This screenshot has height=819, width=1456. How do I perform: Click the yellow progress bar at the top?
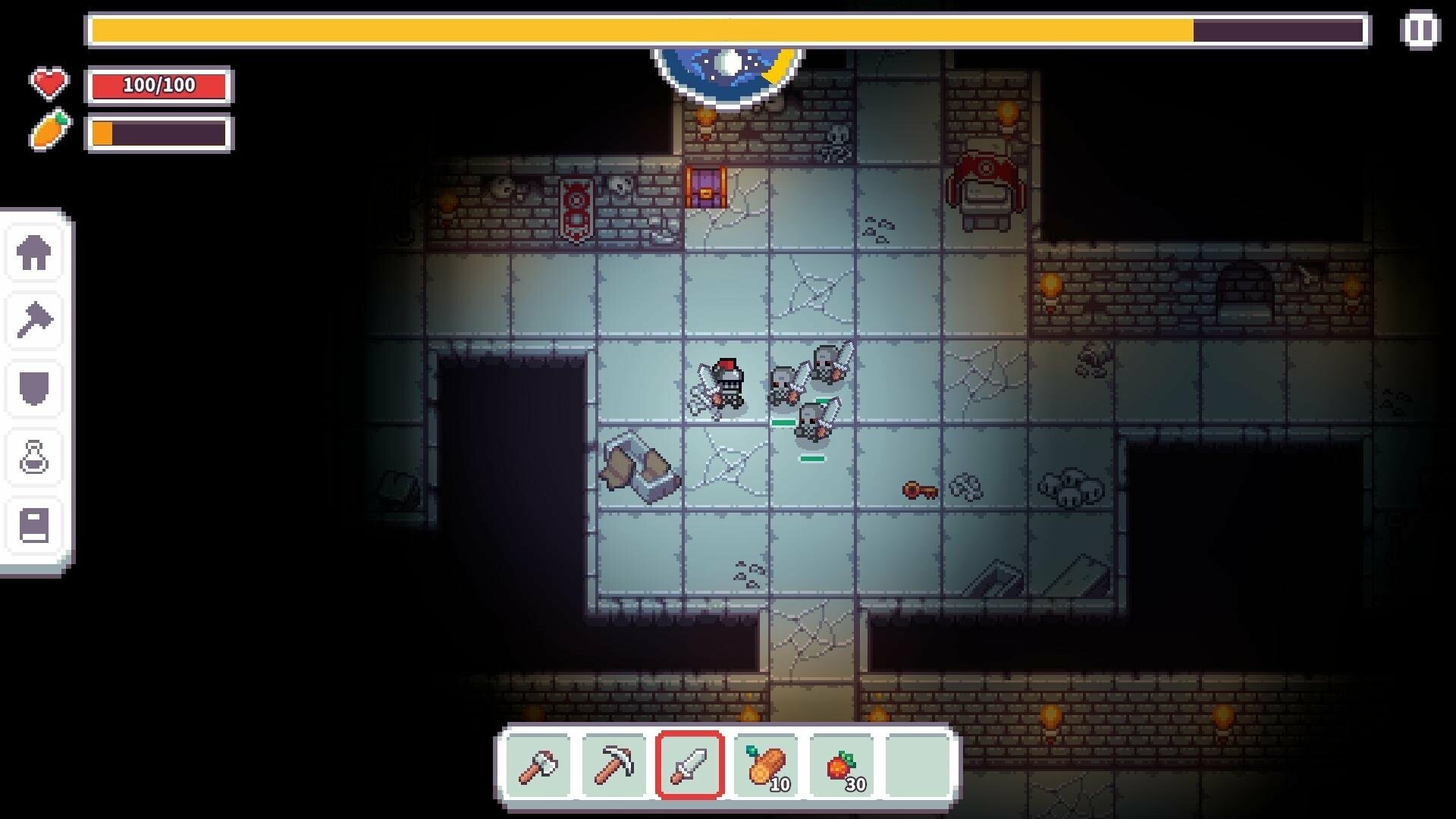(x=728, y=30)
